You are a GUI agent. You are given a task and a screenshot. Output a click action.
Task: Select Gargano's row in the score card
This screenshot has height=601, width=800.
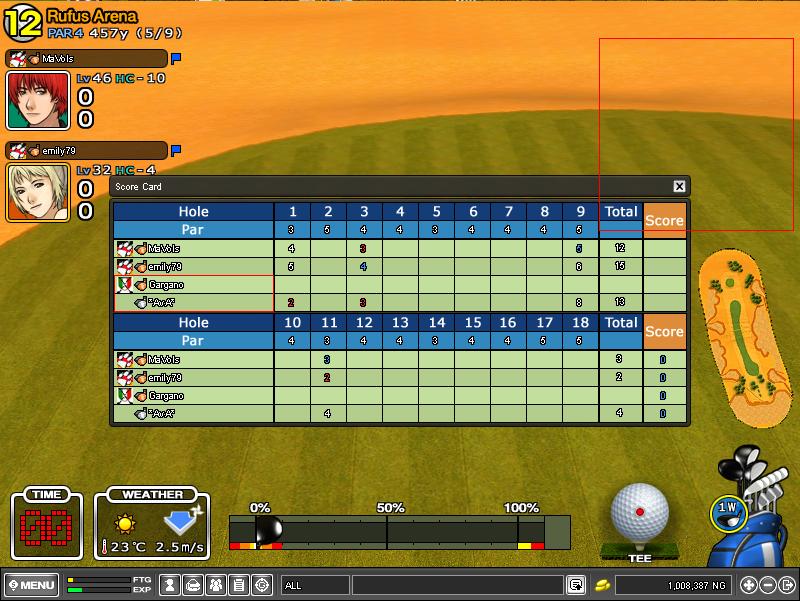pyautogui.click(x=193, y=285)
